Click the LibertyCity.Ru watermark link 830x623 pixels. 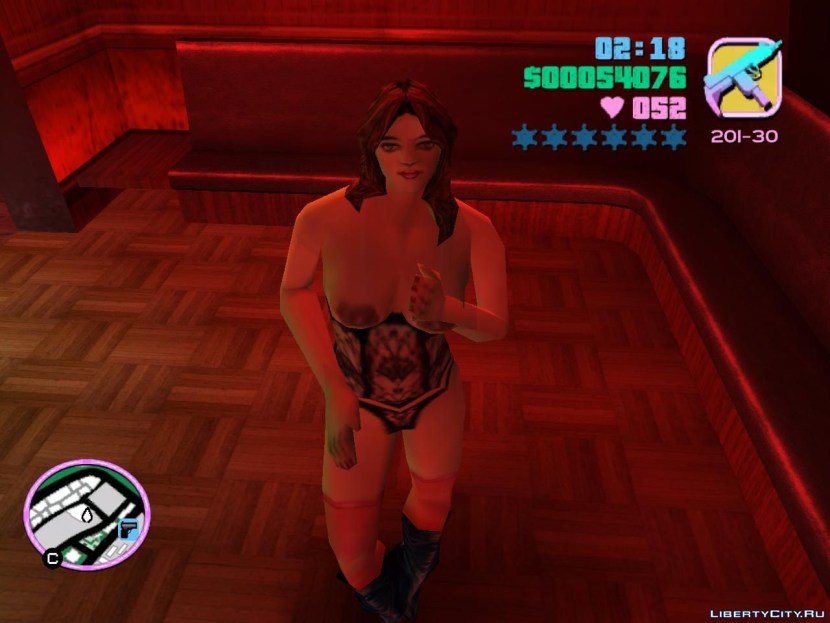click(765, 612)
